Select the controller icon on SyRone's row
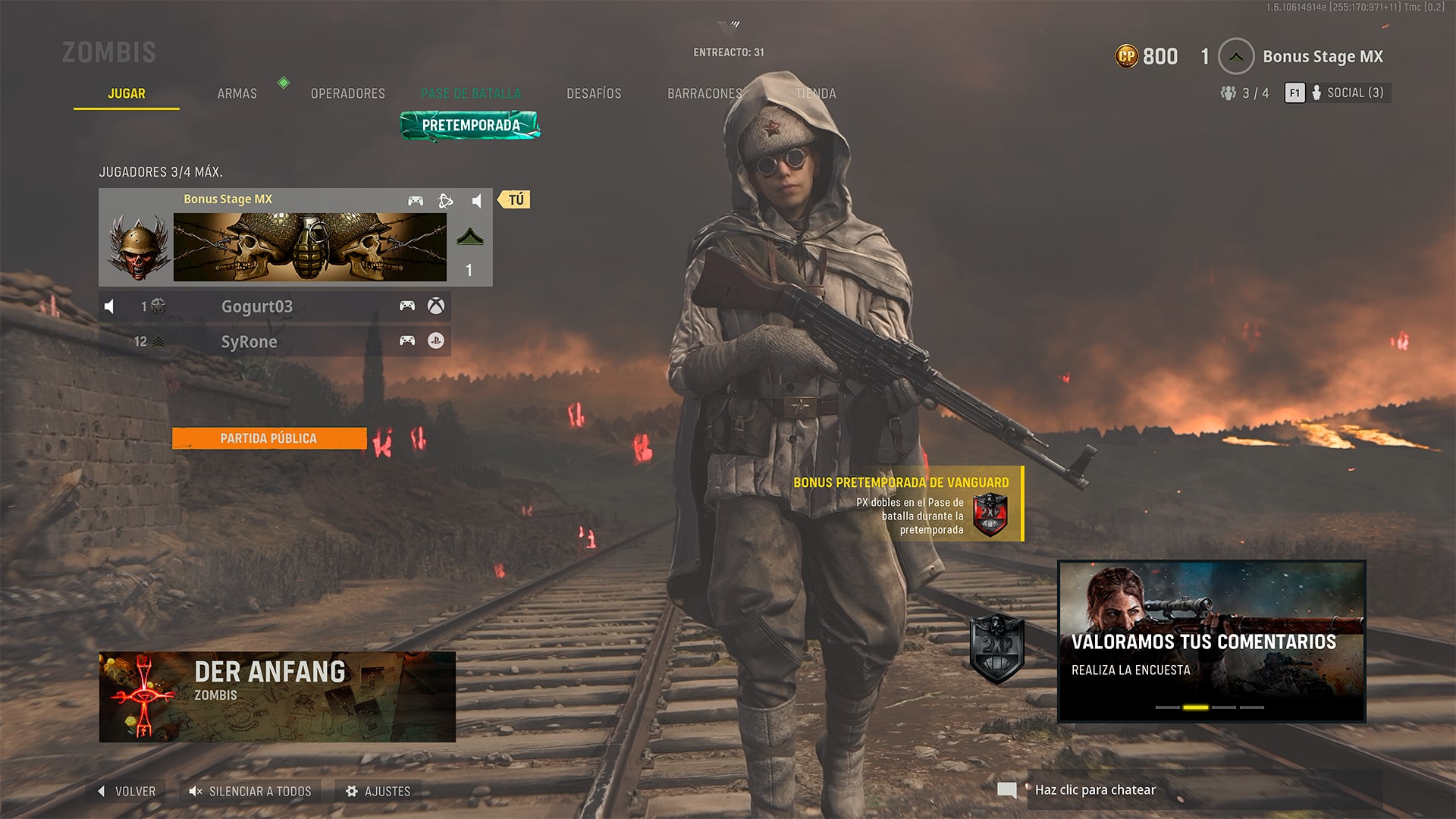This screenshot has width=1456, height=819. pos(409,341)
